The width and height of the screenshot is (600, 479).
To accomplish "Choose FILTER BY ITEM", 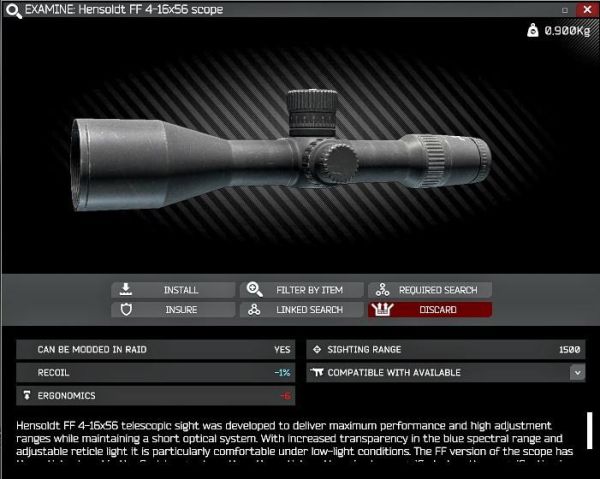I will point(302,290).
